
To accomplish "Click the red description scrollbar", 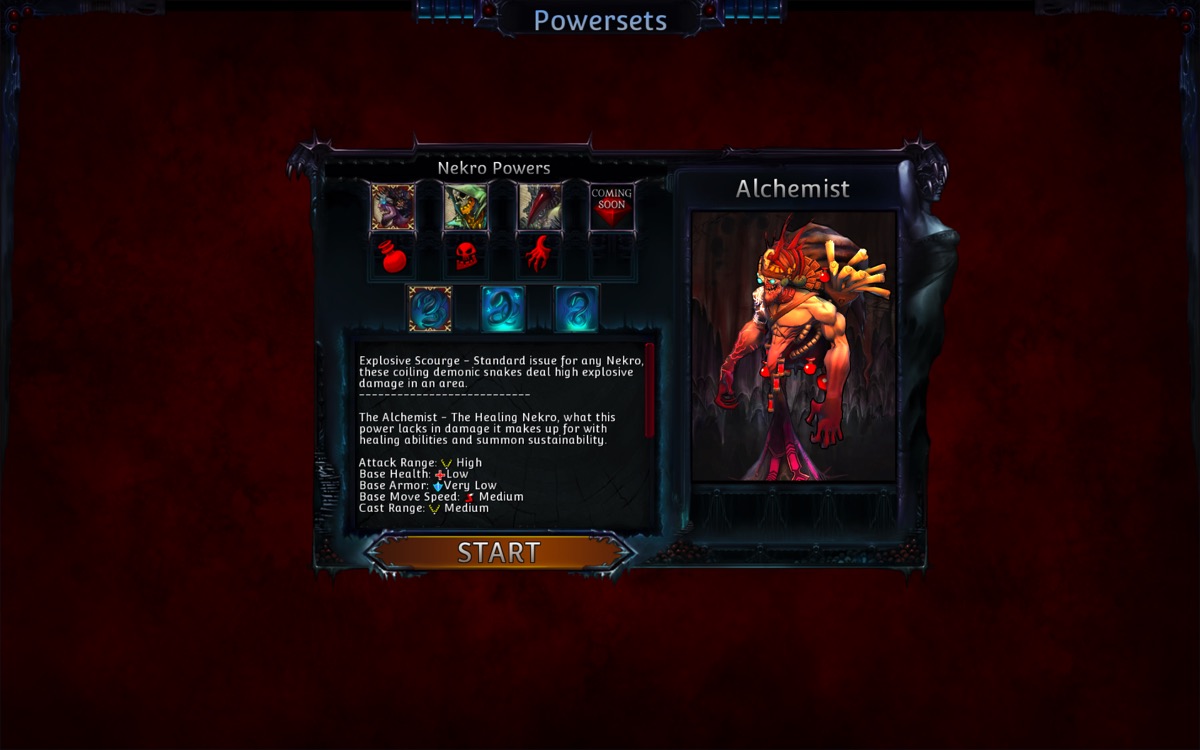I will point(650,390).
